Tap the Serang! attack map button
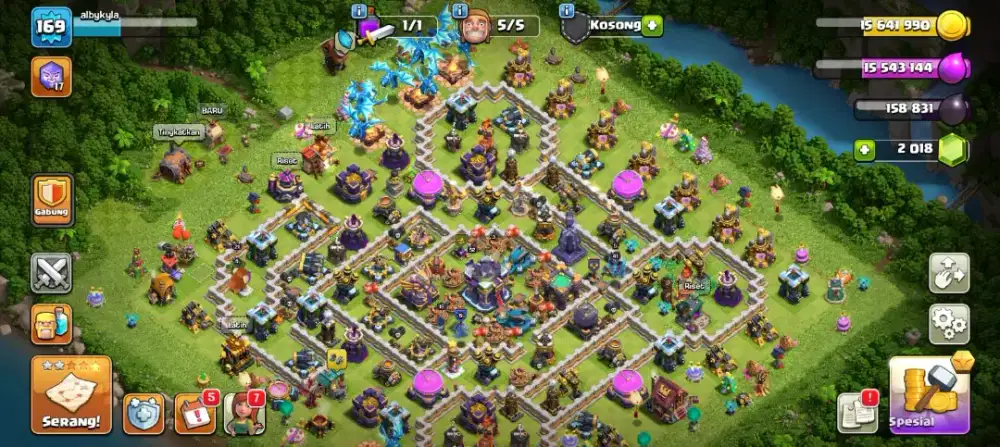The width and height of the screenshot is (1000, 447). [70, 393]
